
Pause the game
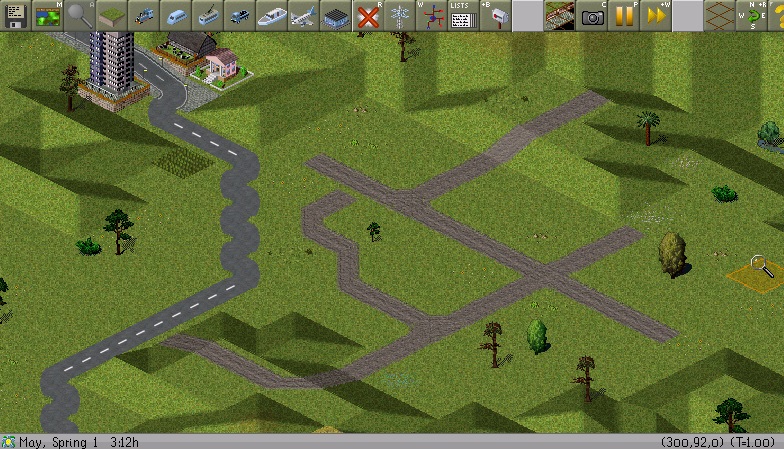coord(624,15)
